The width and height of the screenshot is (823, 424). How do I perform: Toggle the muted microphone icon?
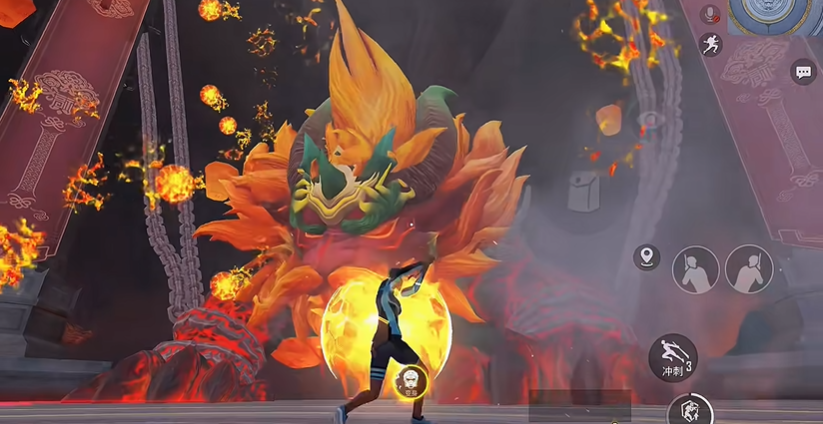tap(712, 14)
